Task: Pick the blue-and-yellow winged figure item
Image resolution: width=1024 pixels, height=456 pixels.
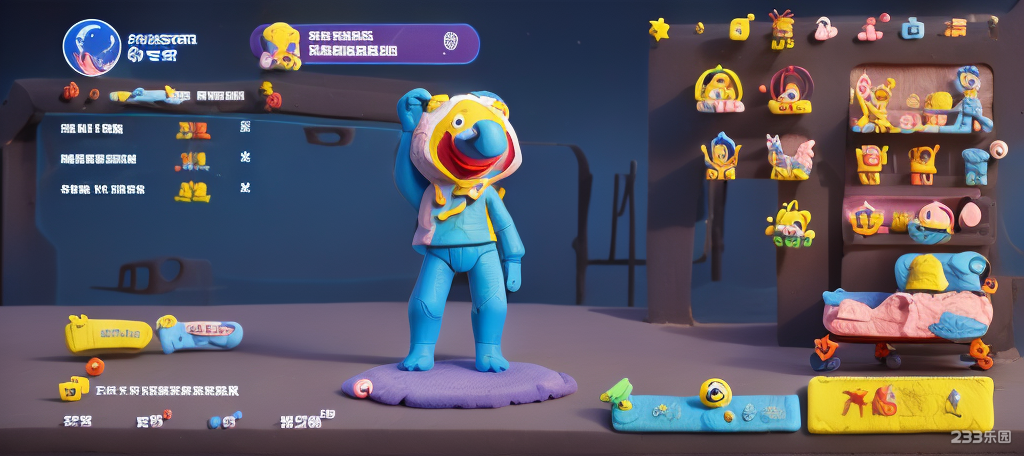Action: pyautogui.click(x=720, y=156)
